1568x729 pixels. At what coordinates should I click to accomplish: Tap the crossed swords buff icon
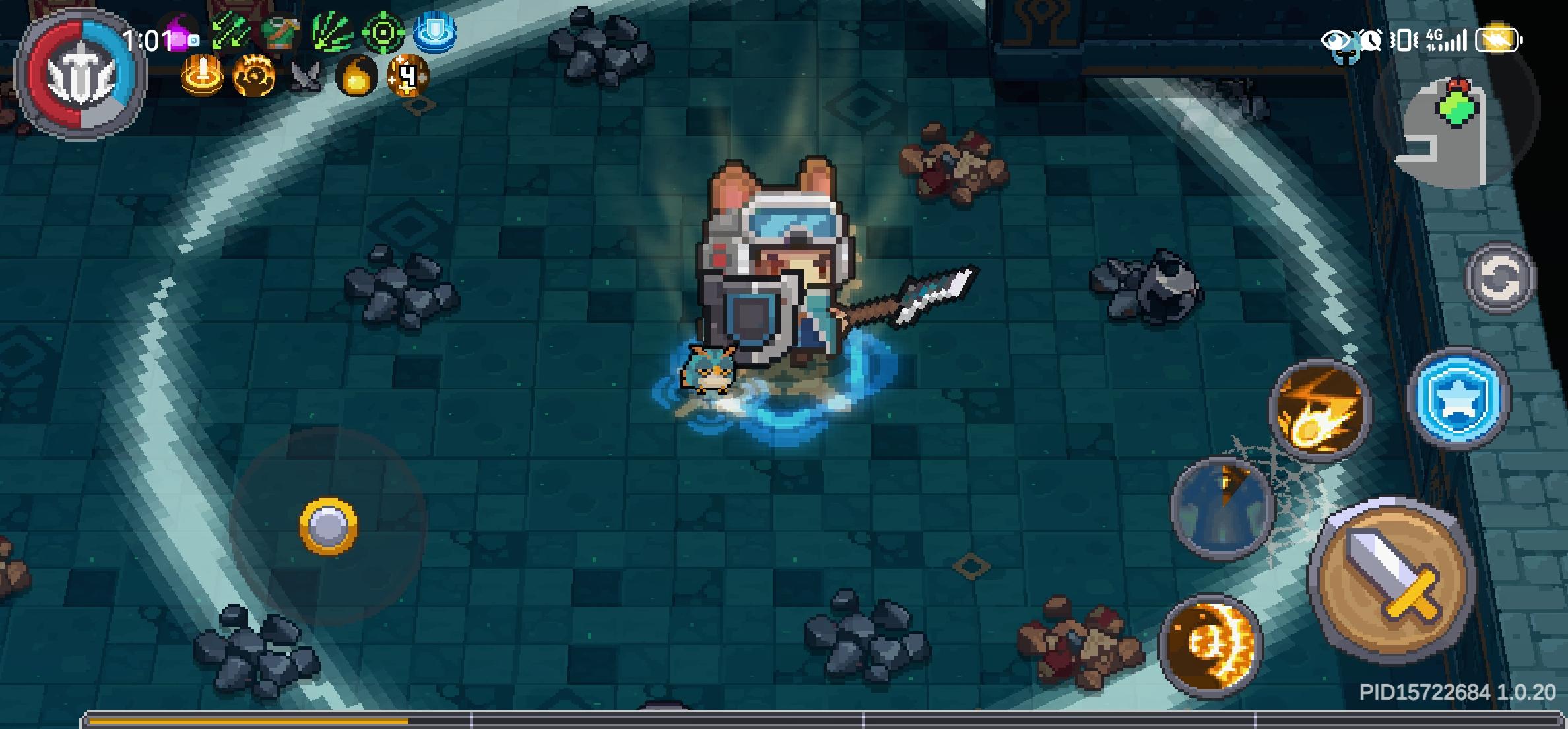click(307, 76)
